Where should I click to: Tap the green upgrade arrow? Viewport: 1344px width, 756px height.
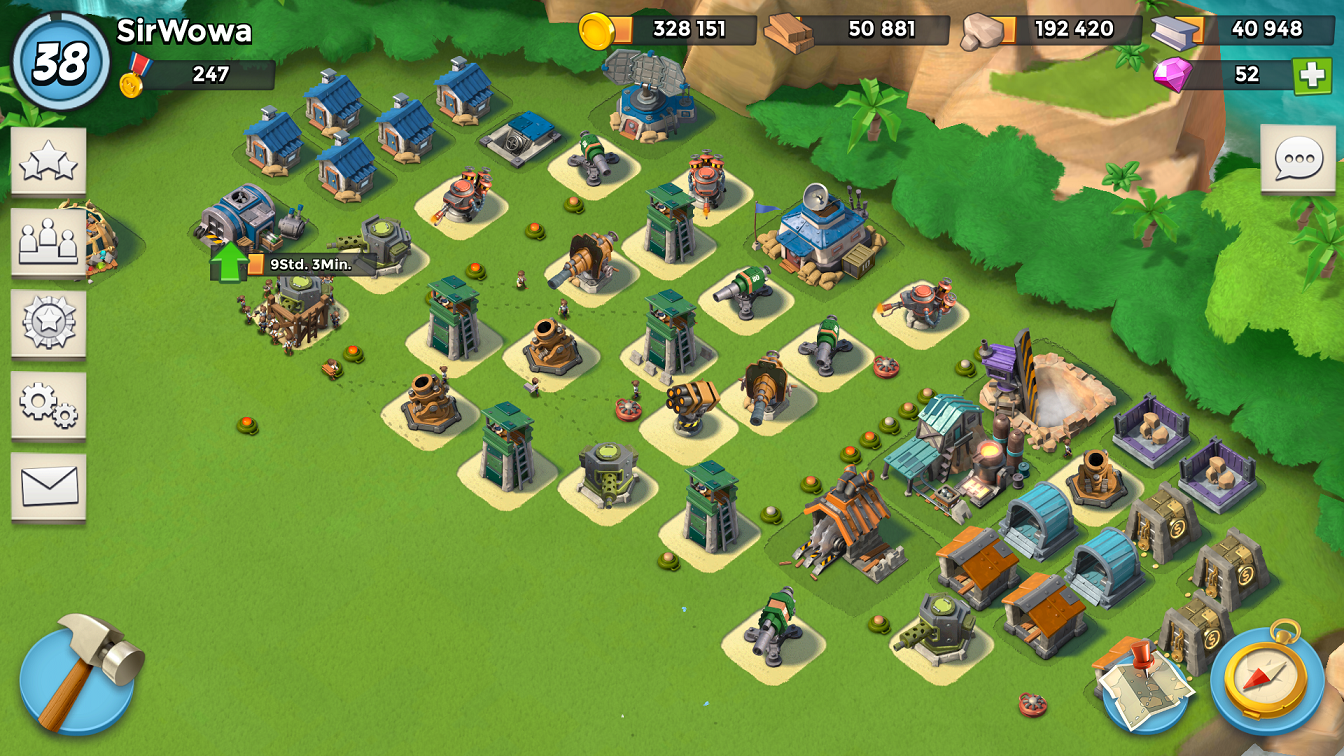click(x=229, y=262)
